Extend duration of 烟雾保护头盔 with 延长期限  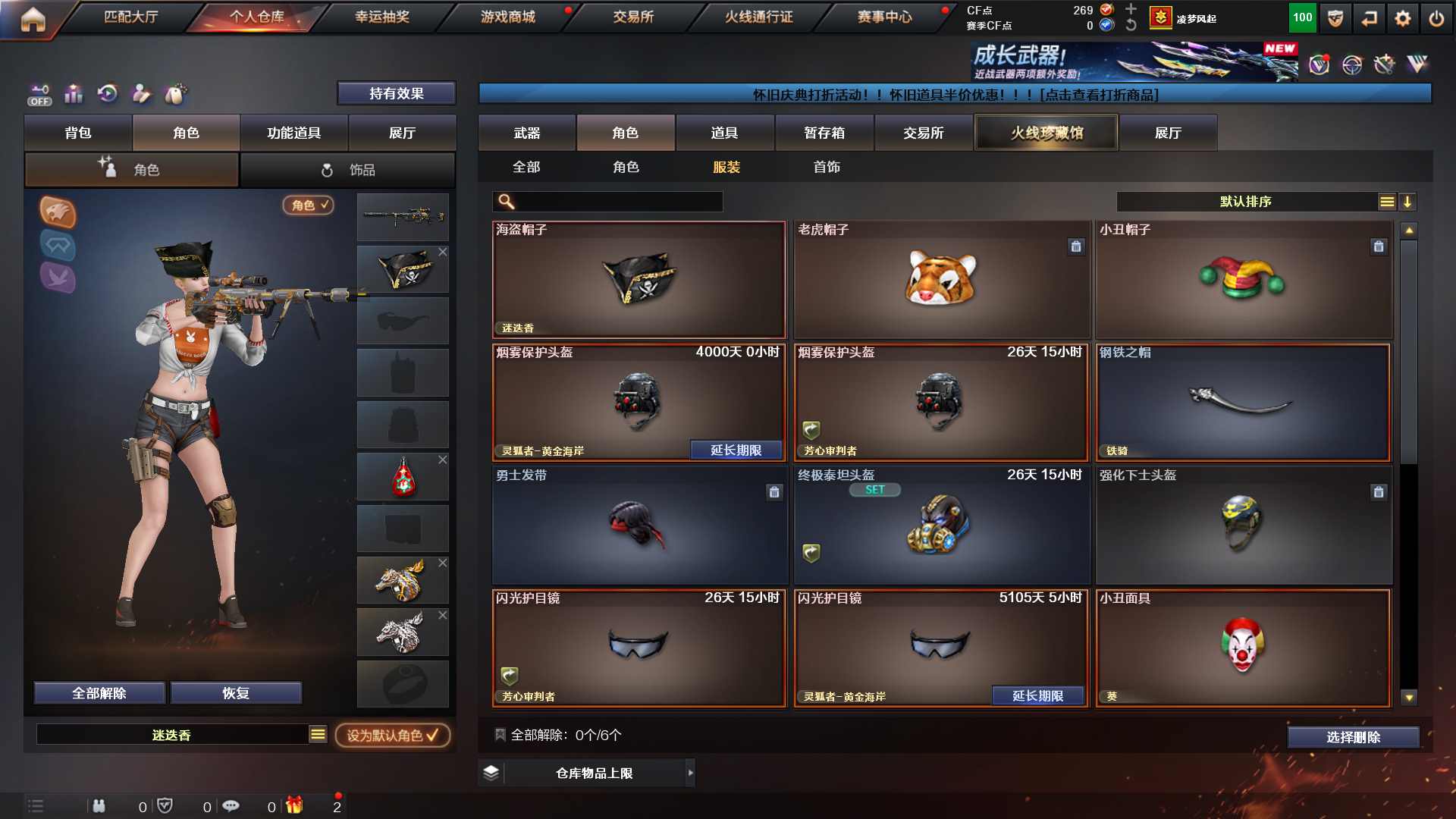(736, 450)
